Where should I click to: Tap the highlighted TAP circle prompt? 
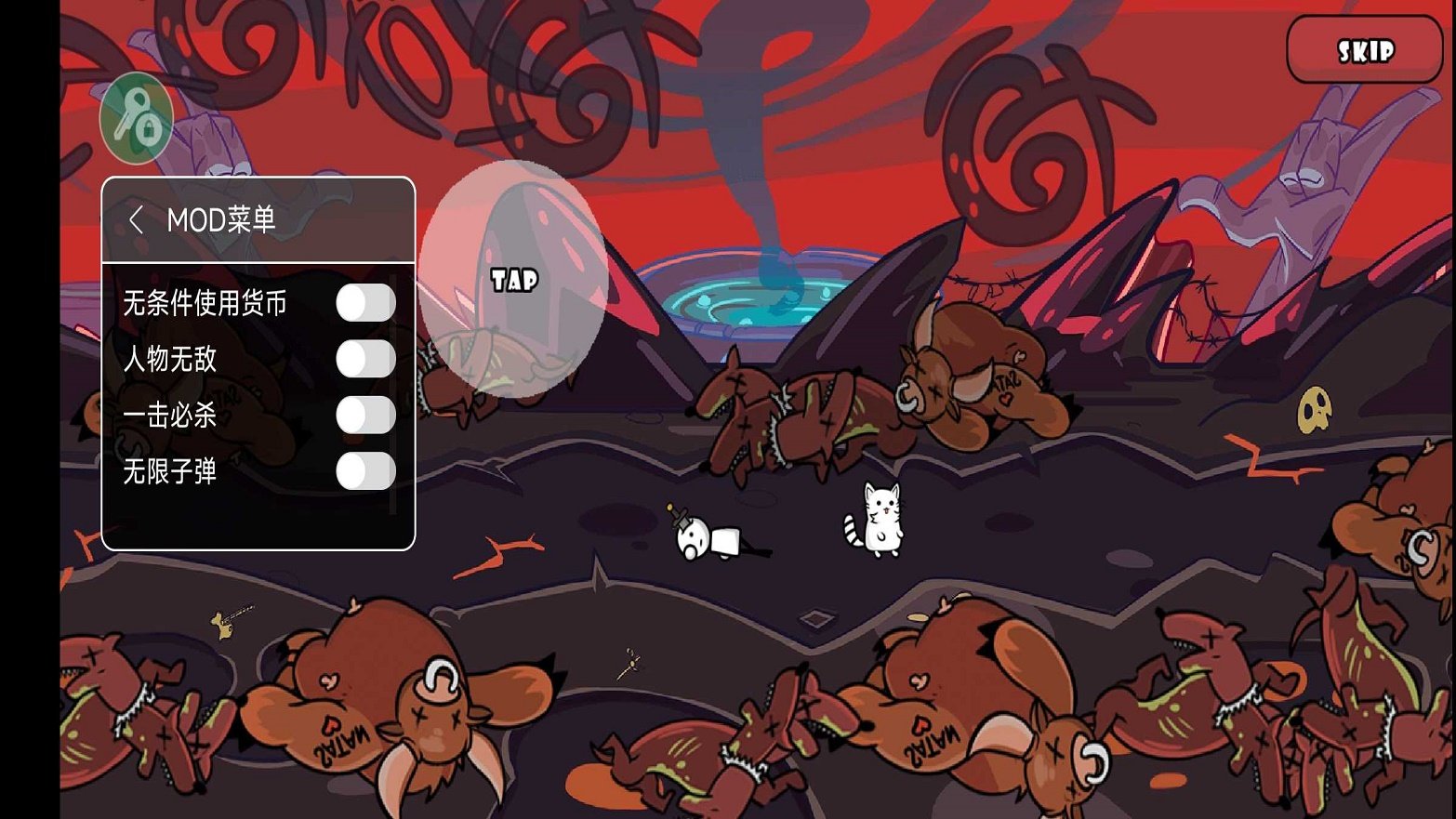pyautogui.click(x=514, y=279)
